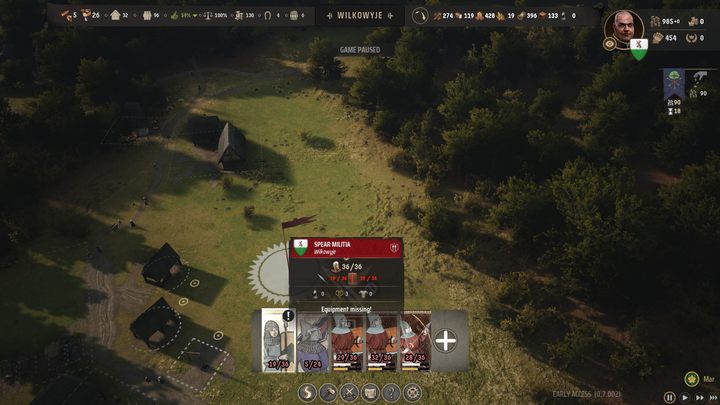Open the map scroll button

pyautogui.click(x=370, y=392)
